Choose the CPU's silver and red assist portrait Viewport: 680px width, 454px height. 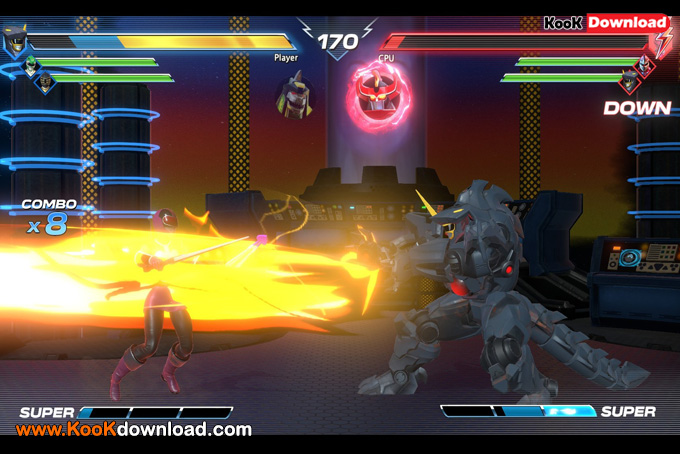point(644,64)
